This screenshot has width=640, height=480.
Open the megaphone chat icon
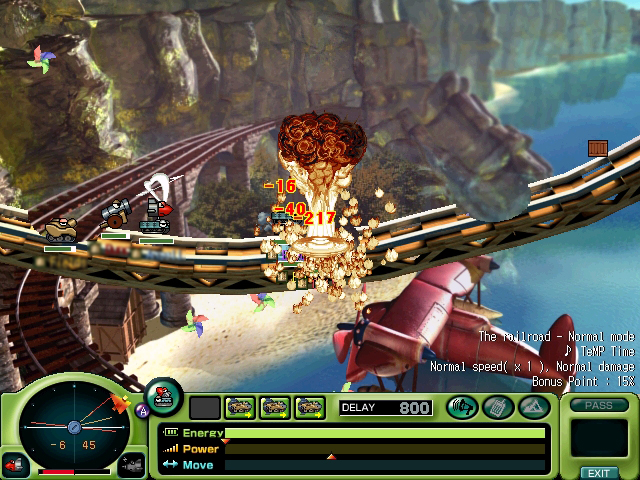coord(462,407)
